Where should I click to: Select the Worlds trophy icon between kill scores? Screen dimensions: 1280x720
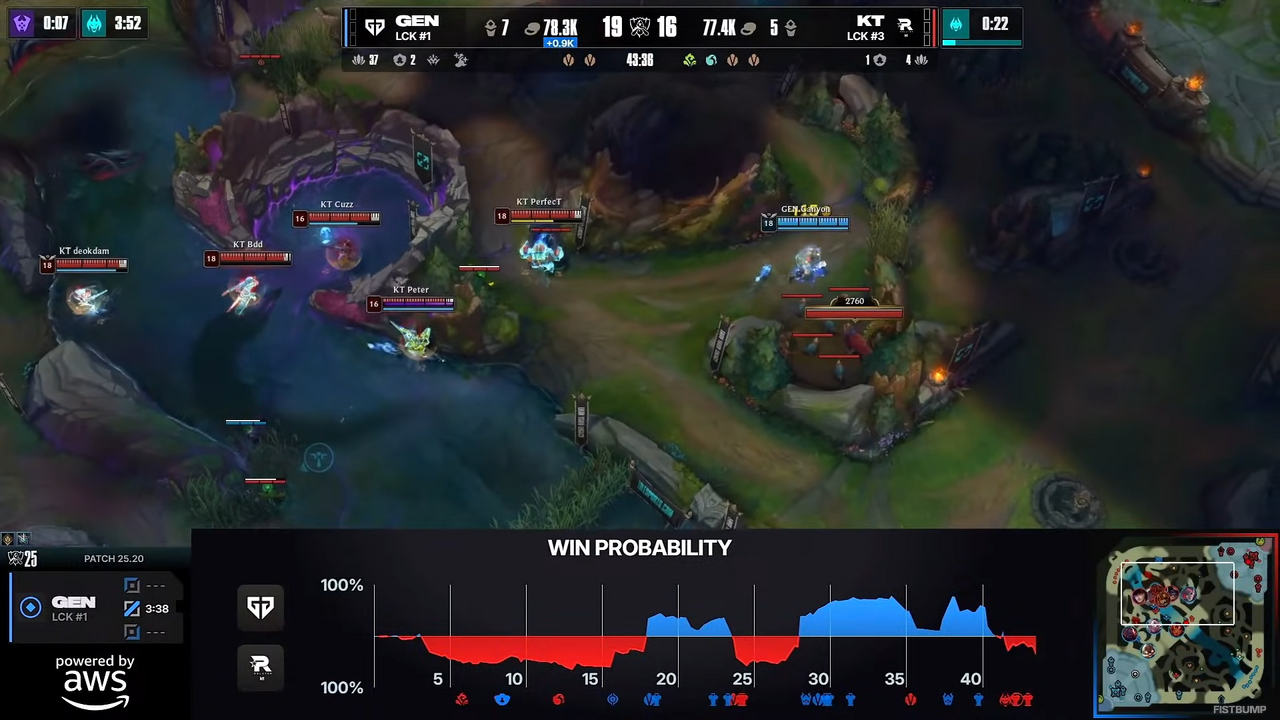tap(638, 26)
